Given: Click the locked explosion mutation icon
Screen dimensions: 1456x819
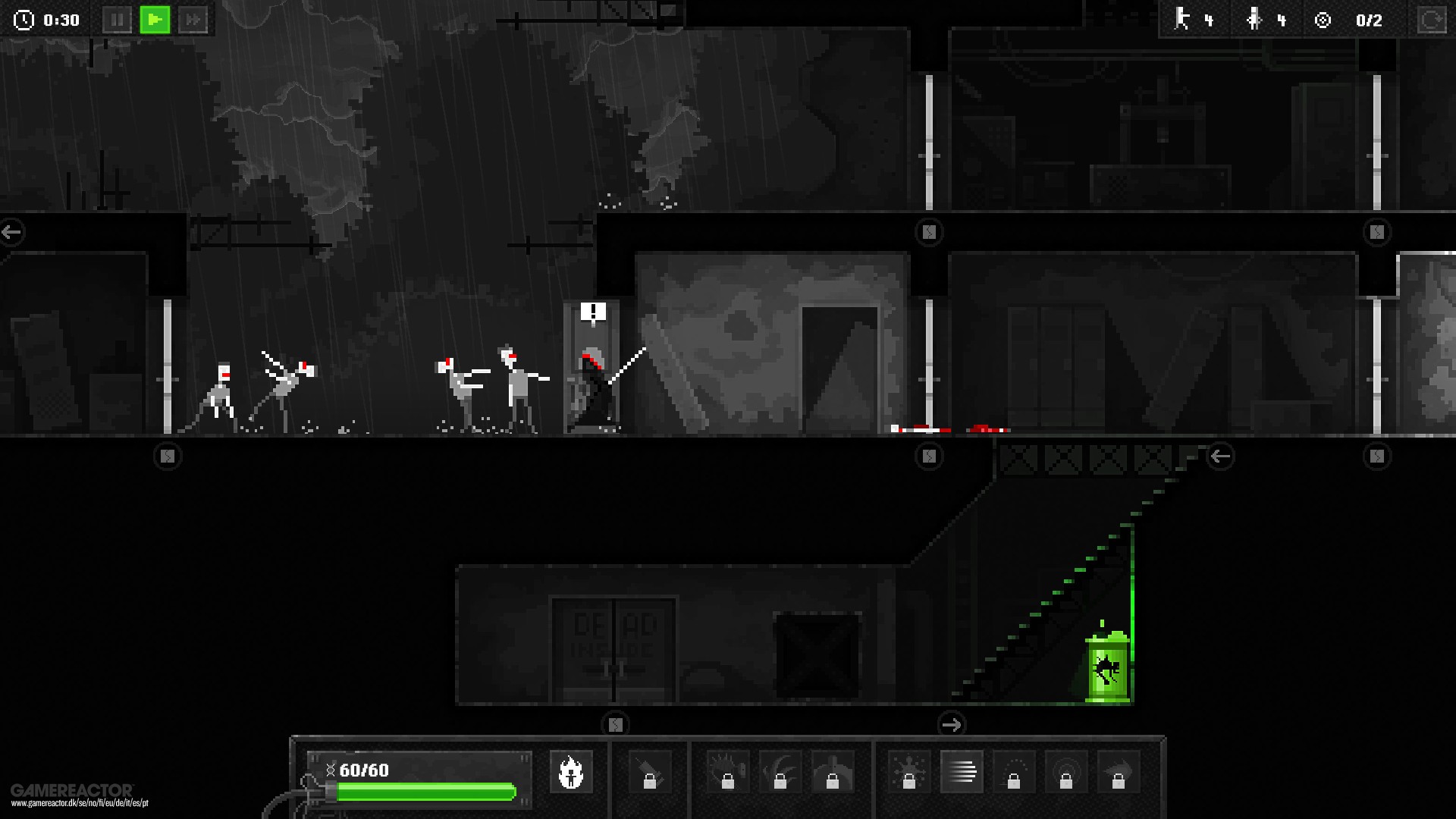Looking at the screenshot, I should point(910,772).
